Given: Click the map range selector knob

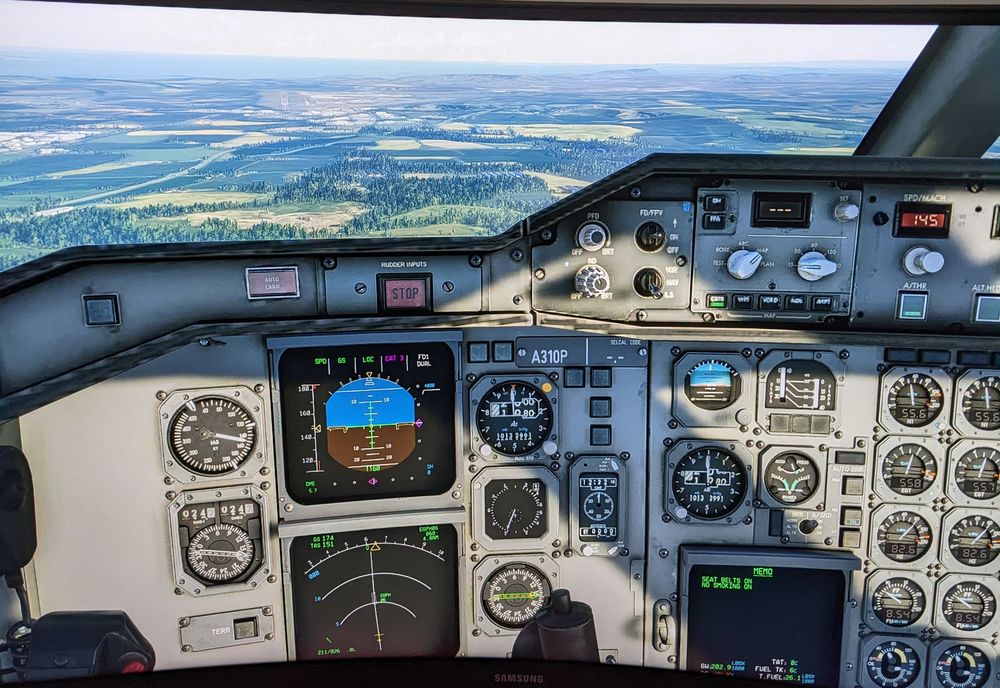Looking at the screenshot, I should tap(816, 265).
